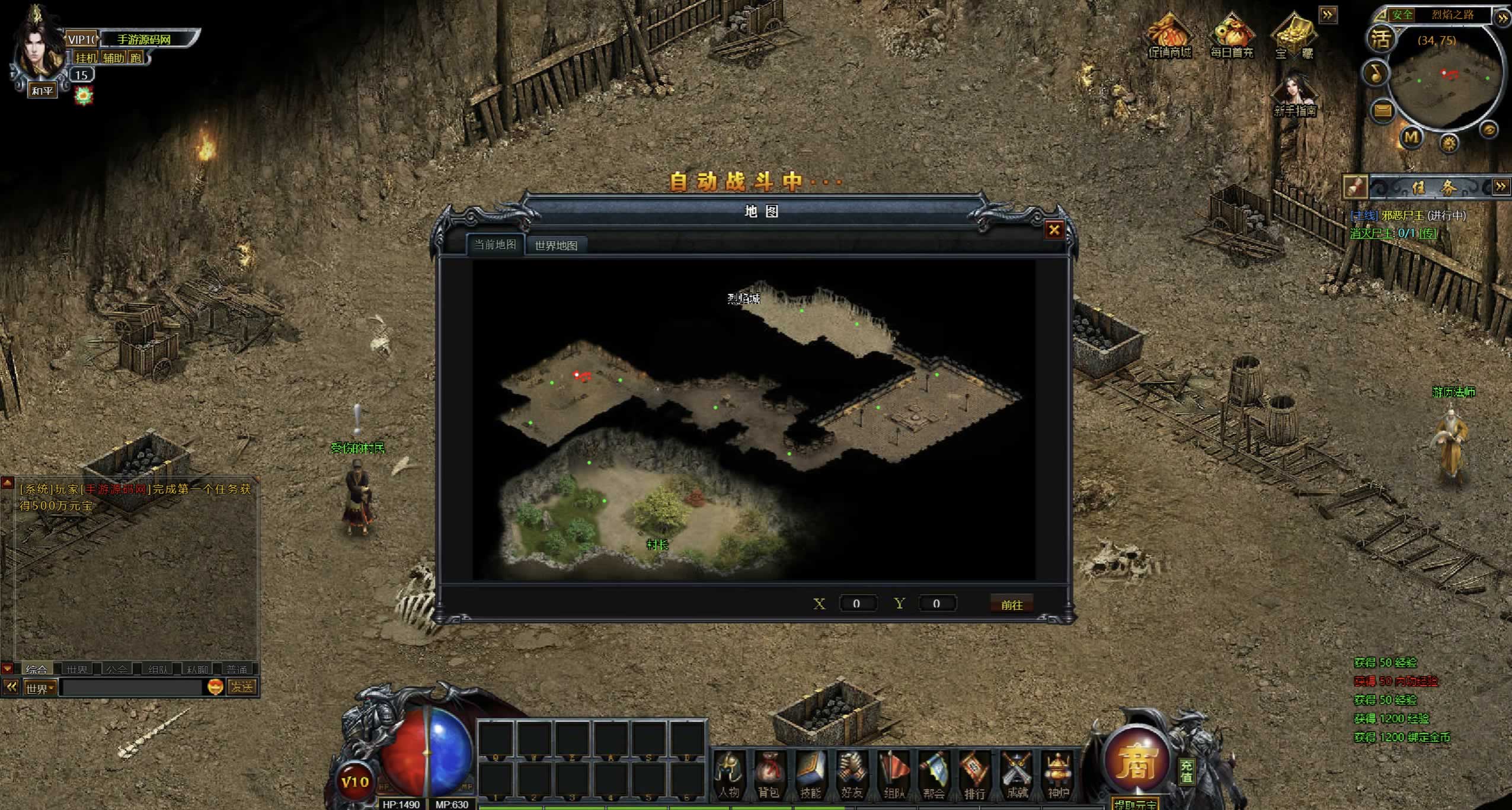Switch chat to the 私聊 tab
Screen dimensions: 1512x810
[197, 670]
